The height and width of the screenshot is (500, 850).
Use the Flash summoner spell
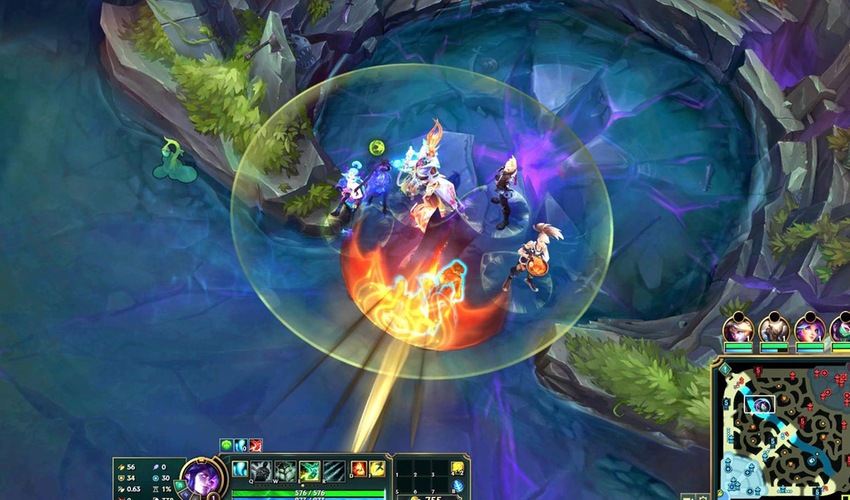pos(376,469)
